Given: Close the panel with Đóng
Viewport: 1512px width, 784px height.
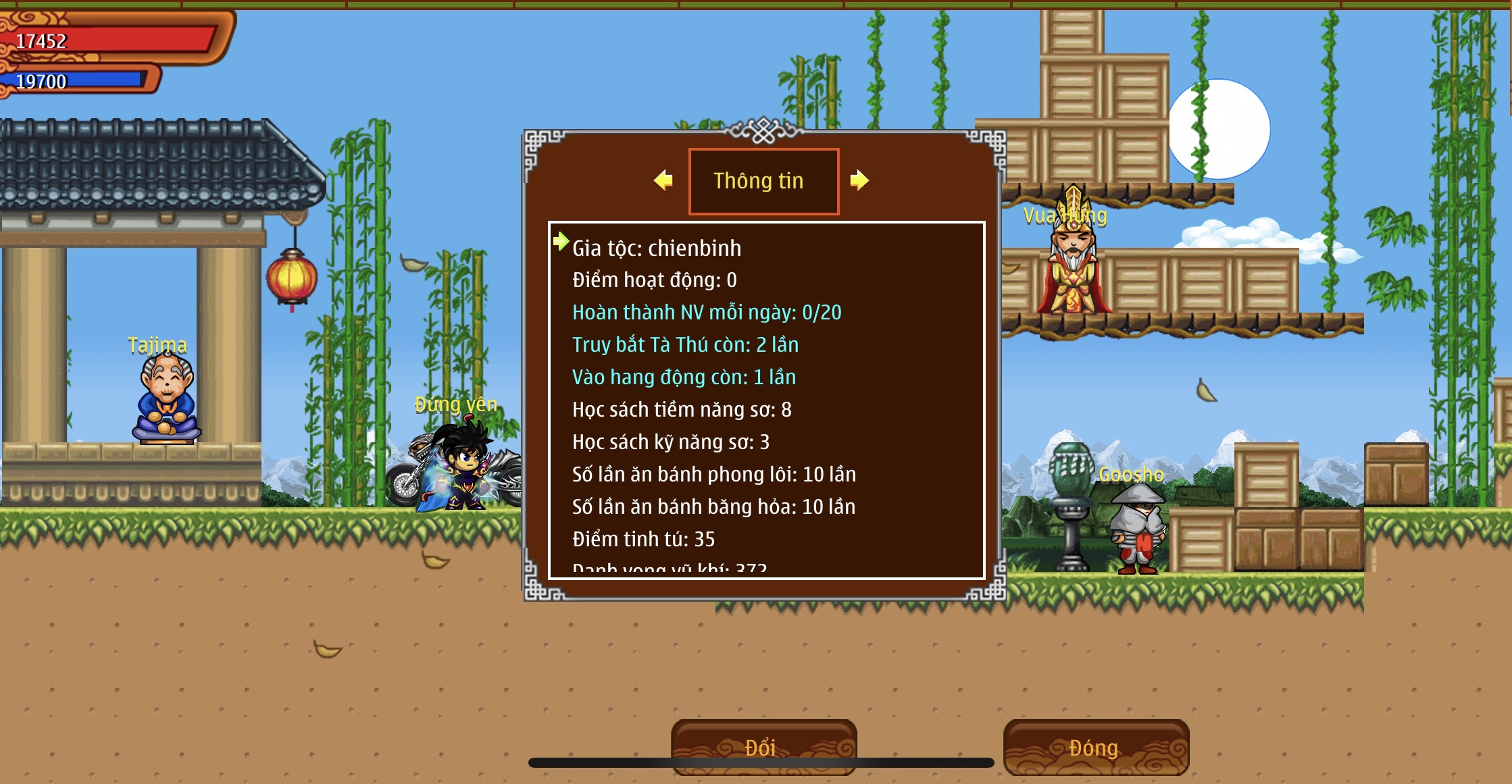Looking at the screenshot, I should coord(1095,748).
